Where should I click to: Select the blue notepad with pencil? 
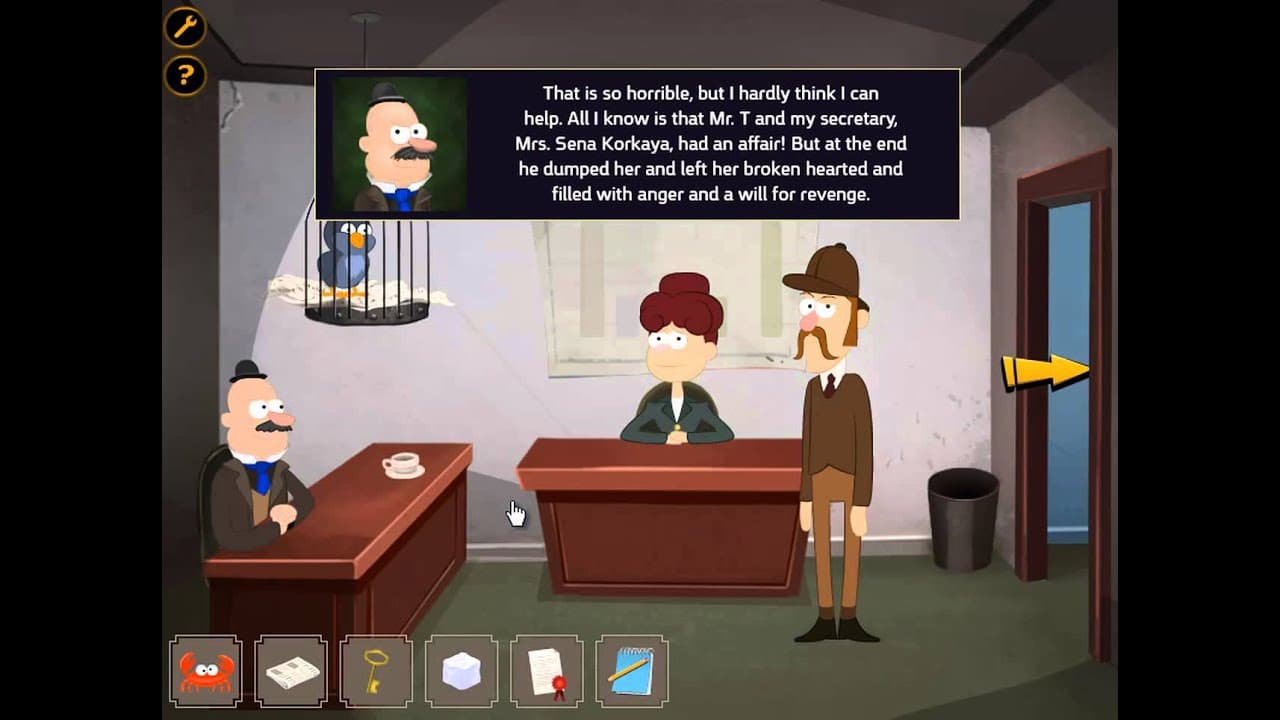click(631, 670)
